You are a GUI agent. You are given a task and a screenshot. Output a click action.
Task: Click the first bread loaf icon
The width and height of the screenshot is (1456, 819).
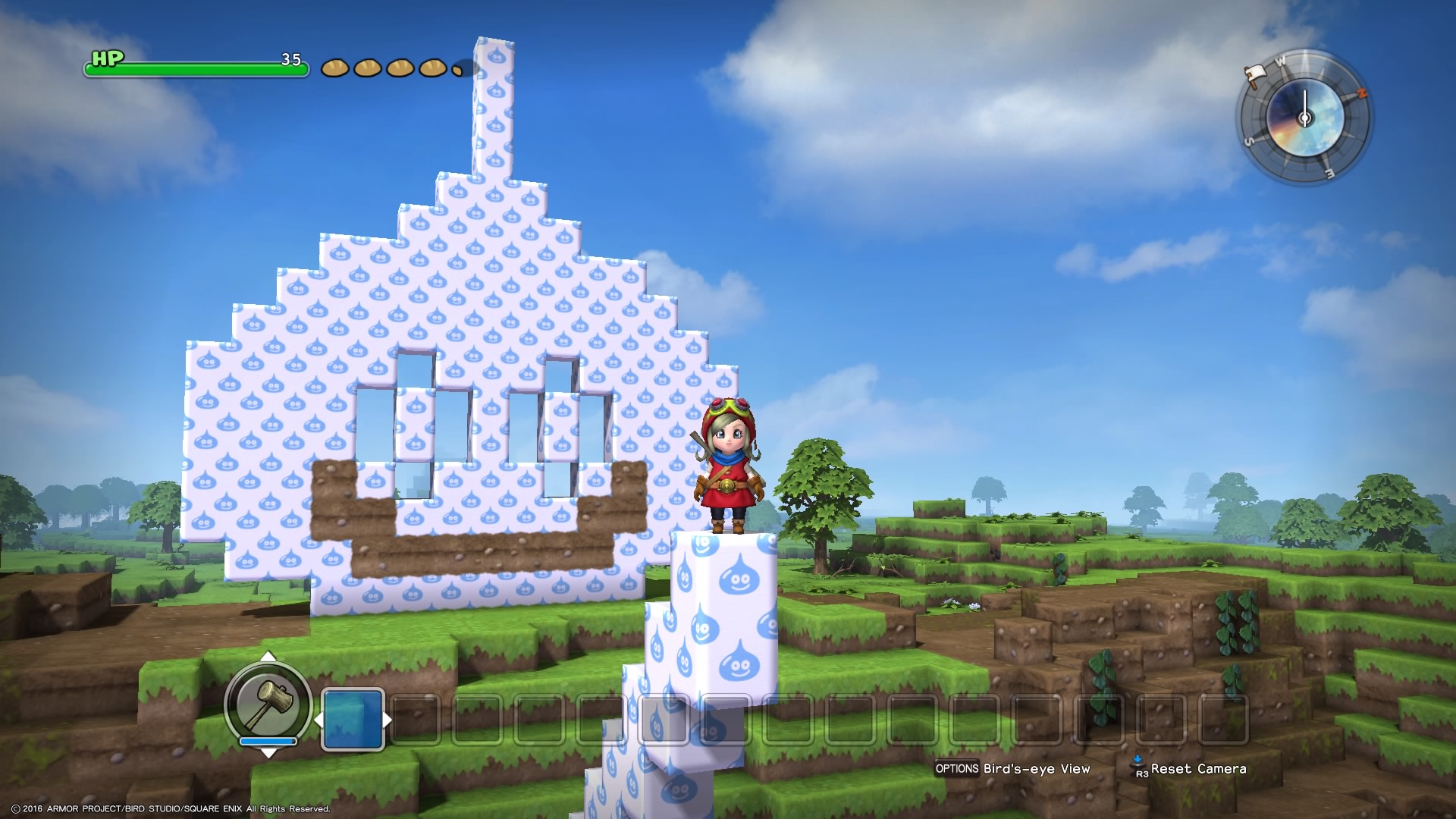click(x=334, y=68)
